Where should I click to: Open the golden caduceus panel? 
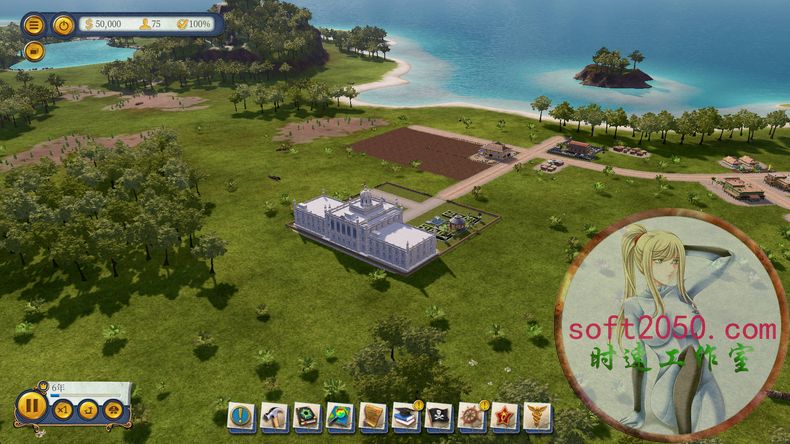(x=538, y=416)
